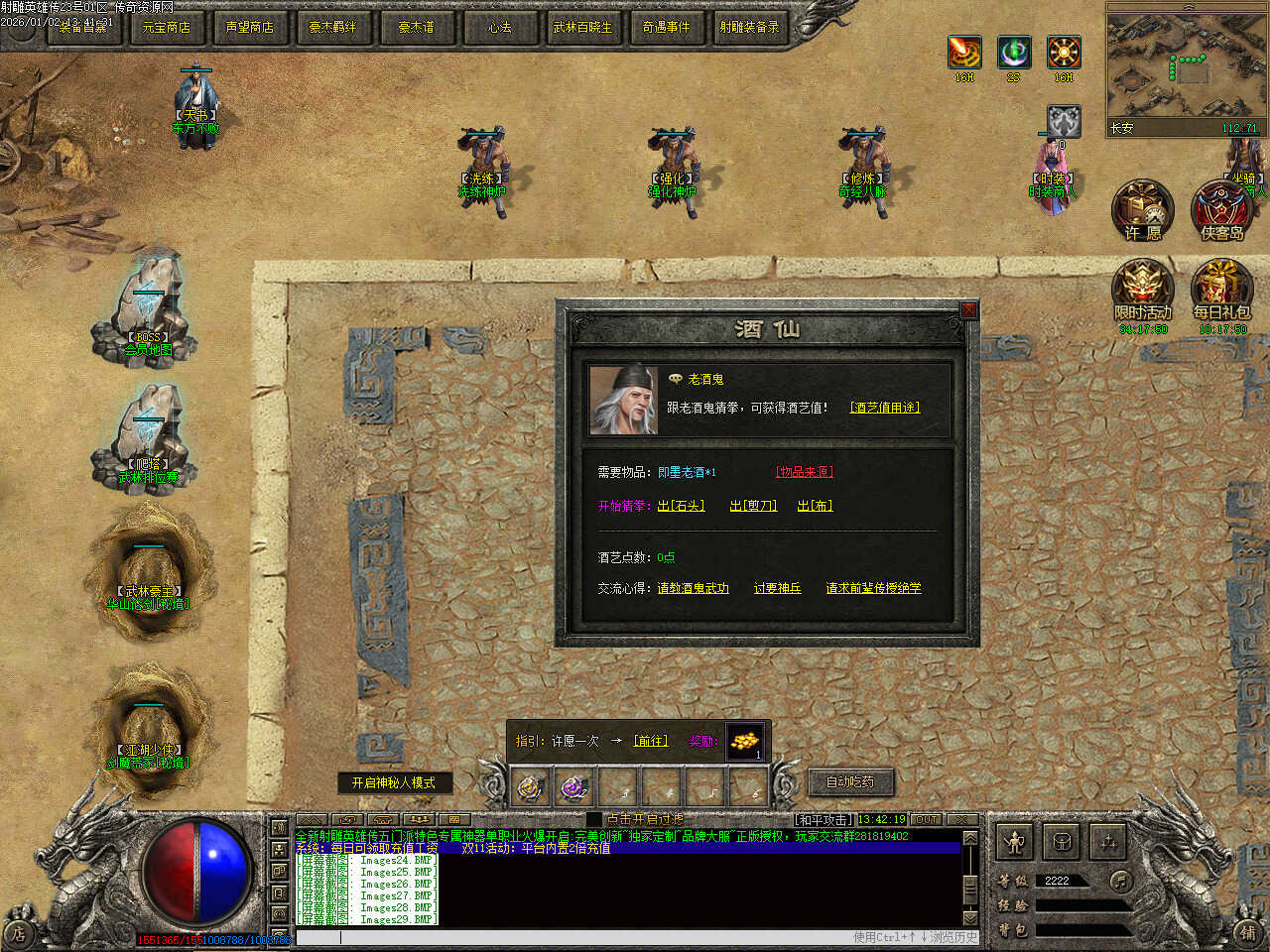Screen dimensions: 1270x952
Task: Focus the chat input field
Action: 595,937
